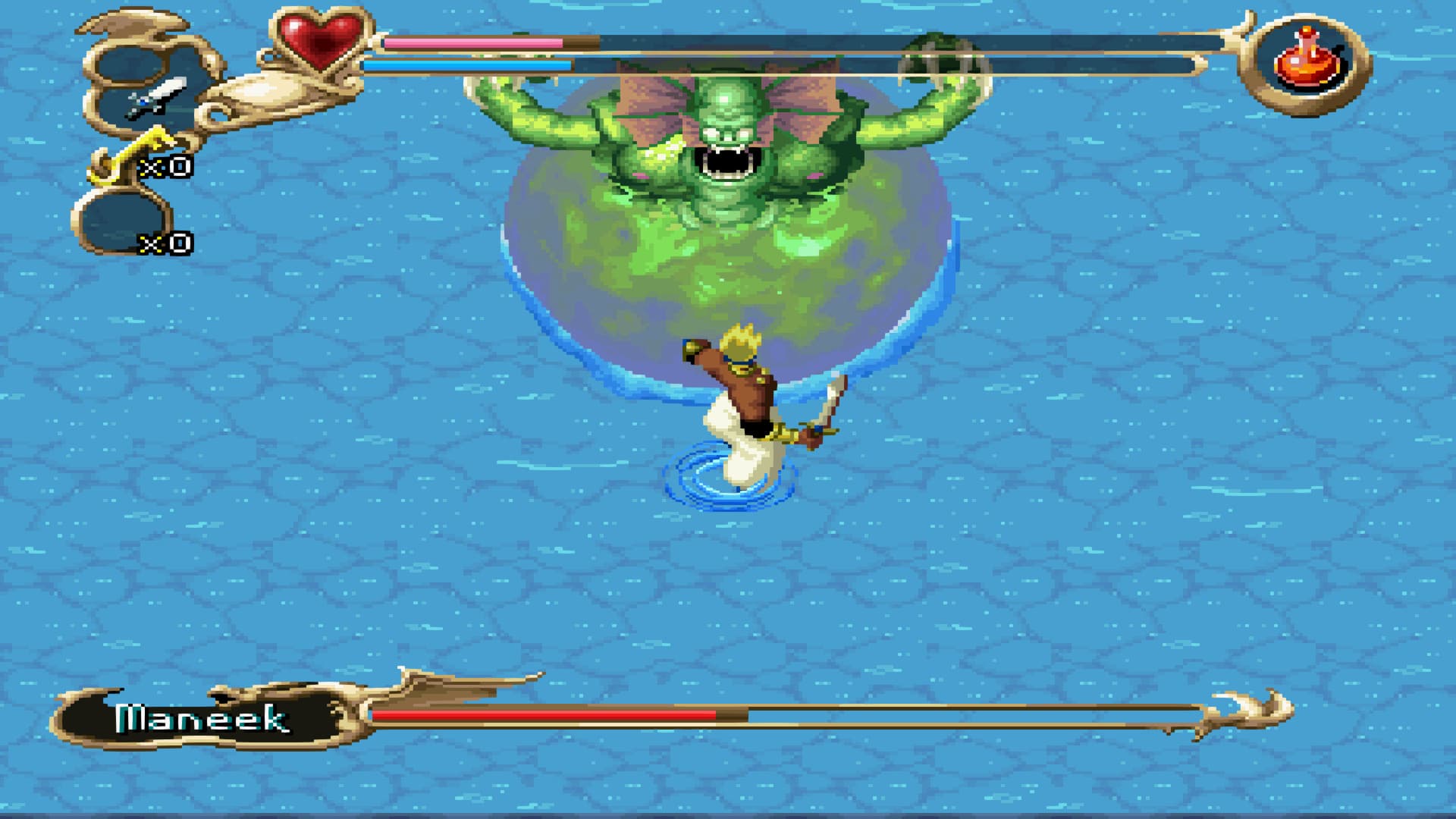Image resolution: width=1456 pixels, height=819 pixels.
Task: Use the red potion item slot
Action: (1306, 62)
